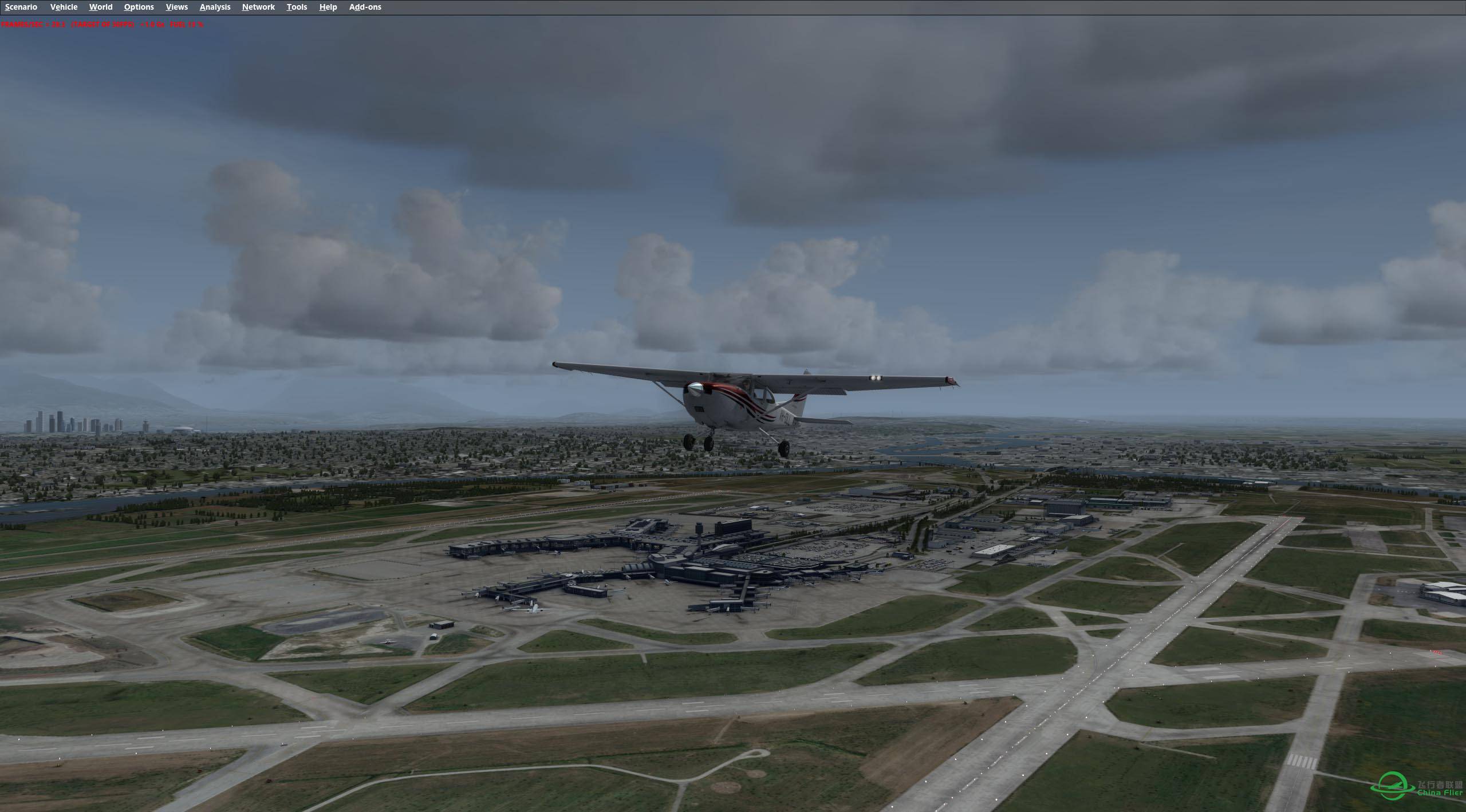This screenshot has height=812, width=1466.
Task: Click the FUEL 13% indicator text
Action: [x=186, y=25]
